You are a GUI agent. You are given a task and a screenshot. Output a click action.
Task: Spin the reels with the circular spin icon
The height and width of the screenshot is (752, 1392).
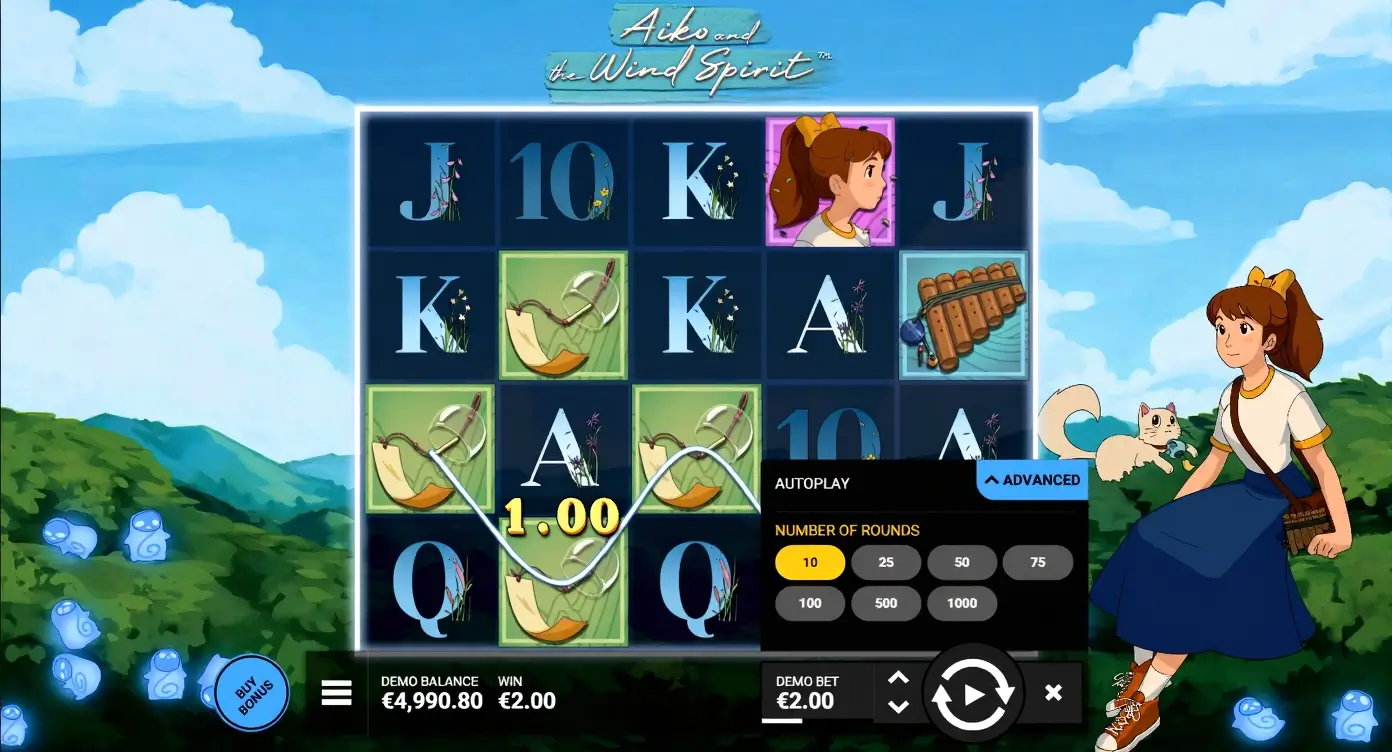(x=973, y=692)
